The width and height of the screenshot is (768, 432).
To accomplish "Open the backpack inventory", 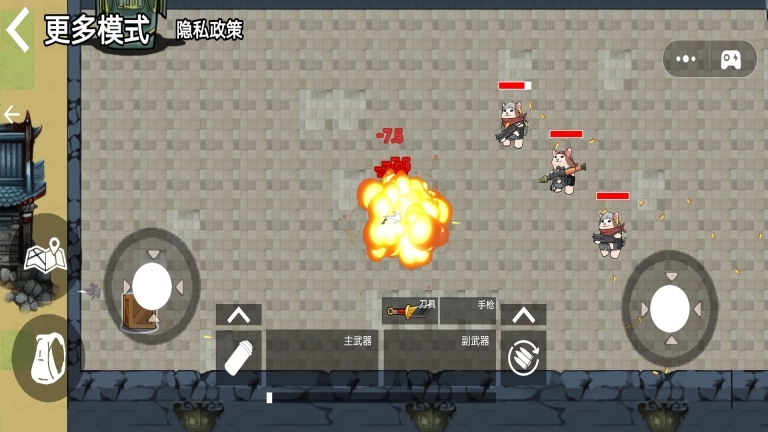I will click(45, 357).
